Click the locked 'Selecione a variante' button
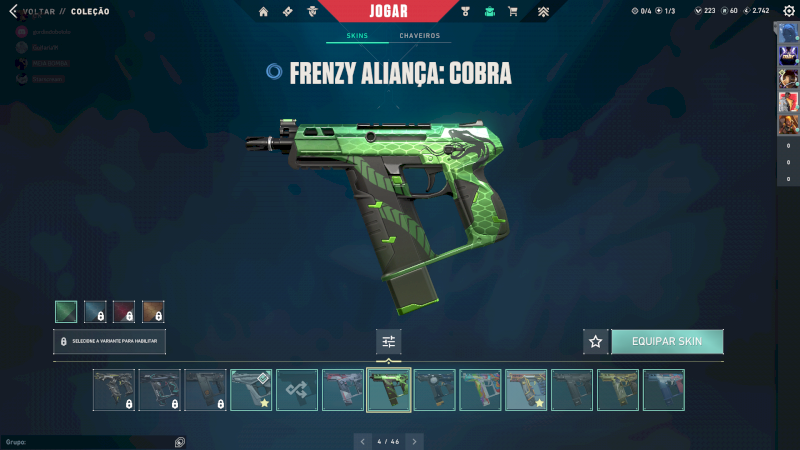 point(110,341)
